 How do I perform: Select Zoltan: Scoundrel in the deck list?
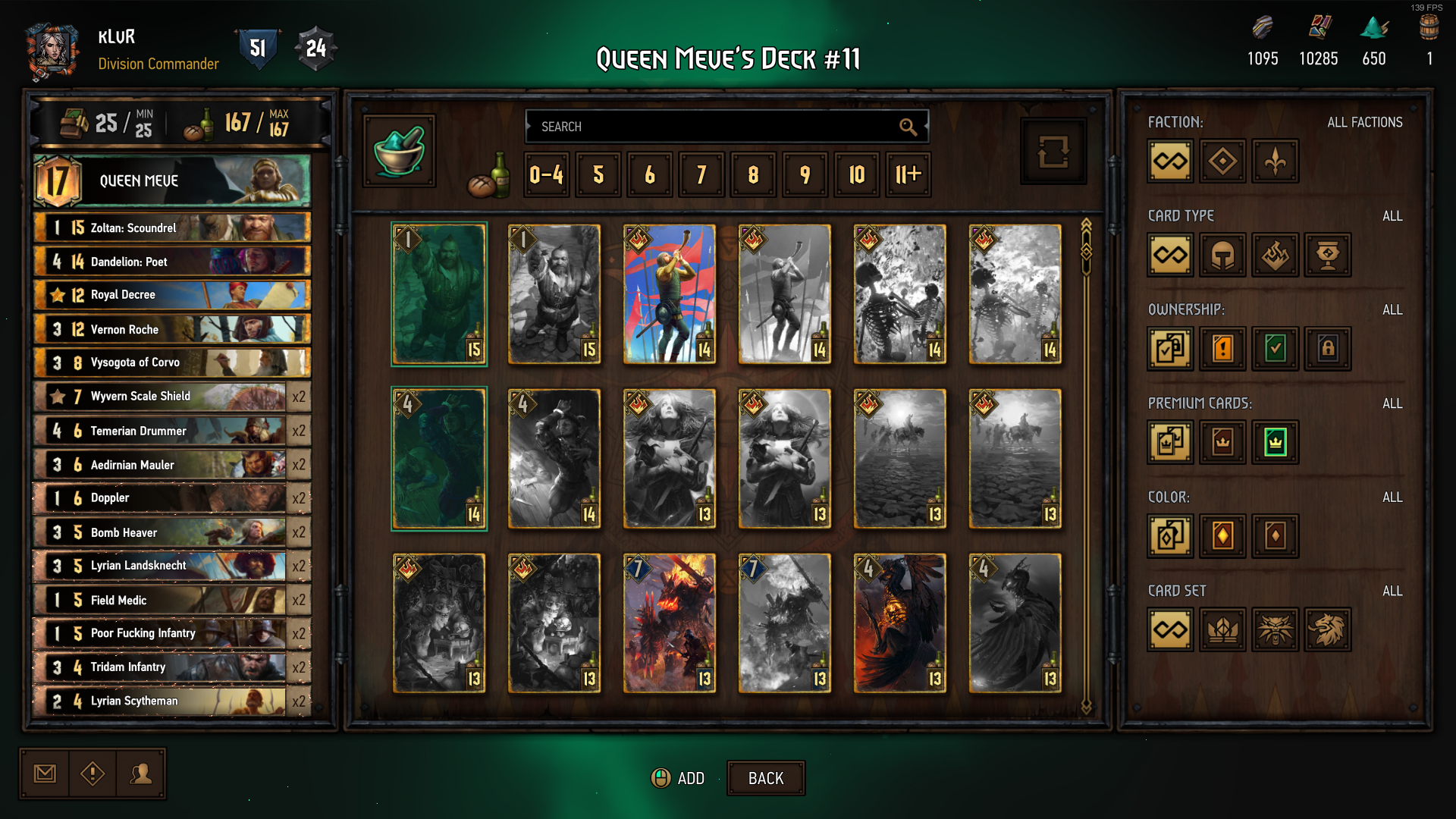coord(172,227)
